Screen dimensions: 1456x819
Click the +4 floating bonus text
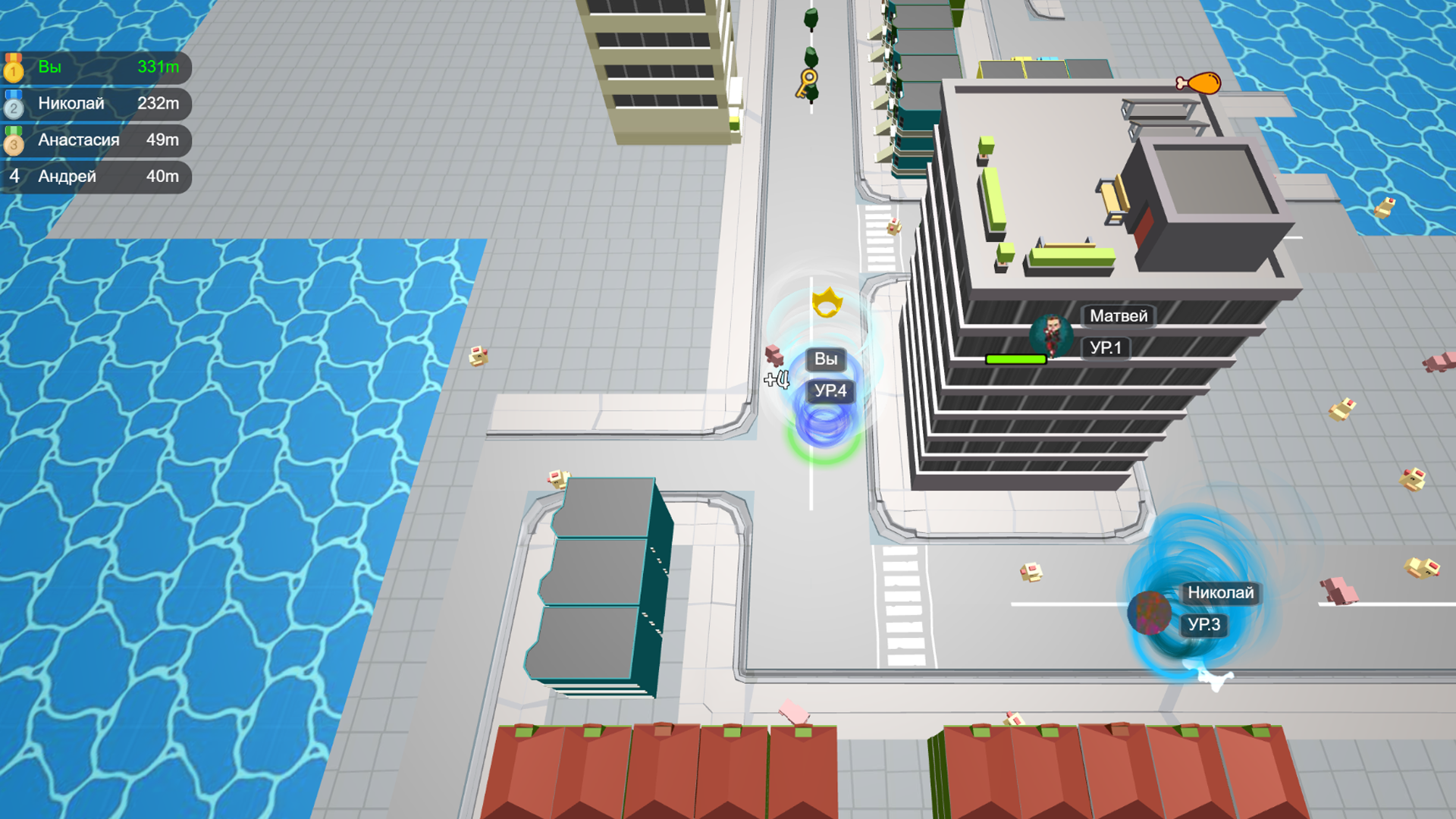point(776,379)
